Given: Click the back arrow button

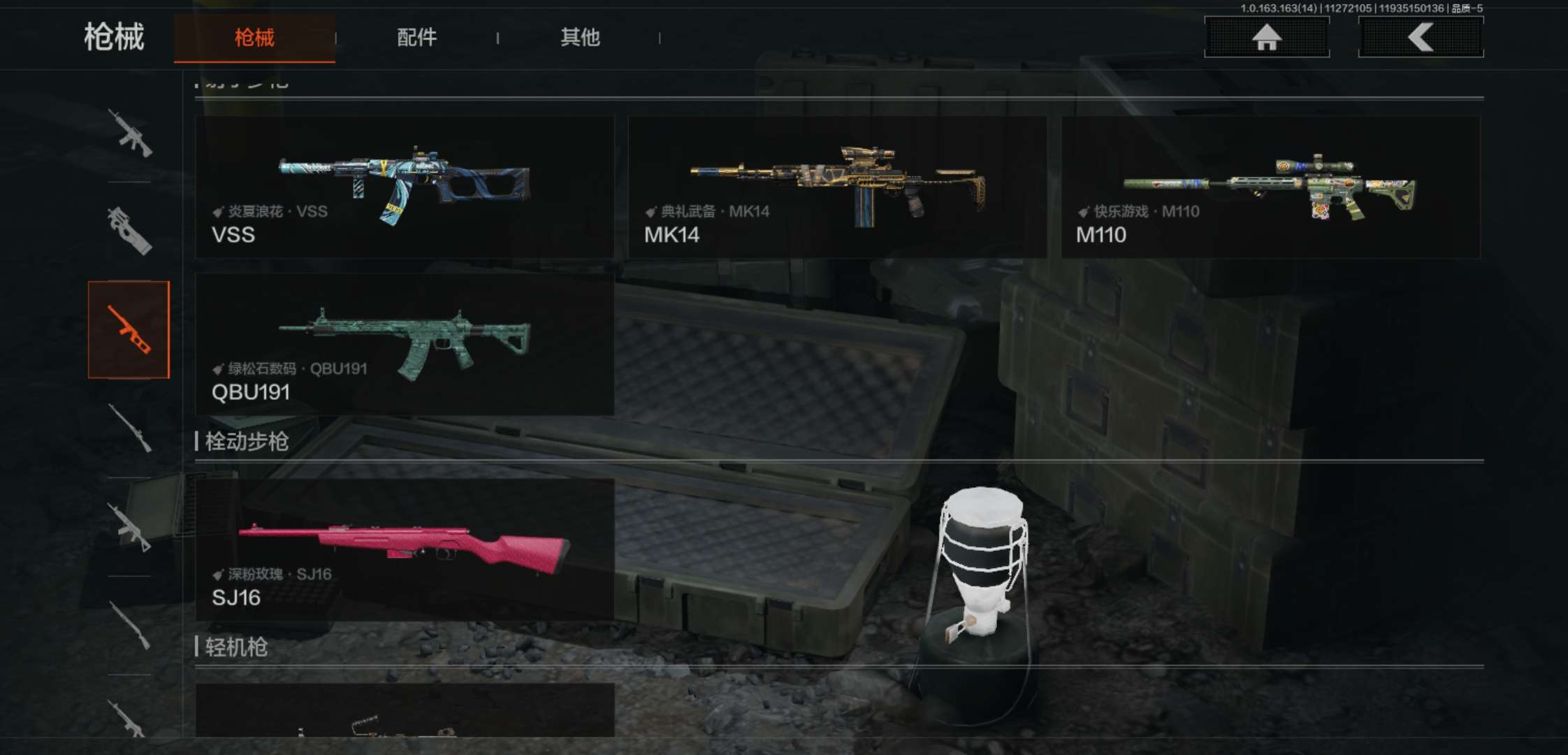Looking at the screenshot, I should pyautogui.click(x=1421, y=37).
